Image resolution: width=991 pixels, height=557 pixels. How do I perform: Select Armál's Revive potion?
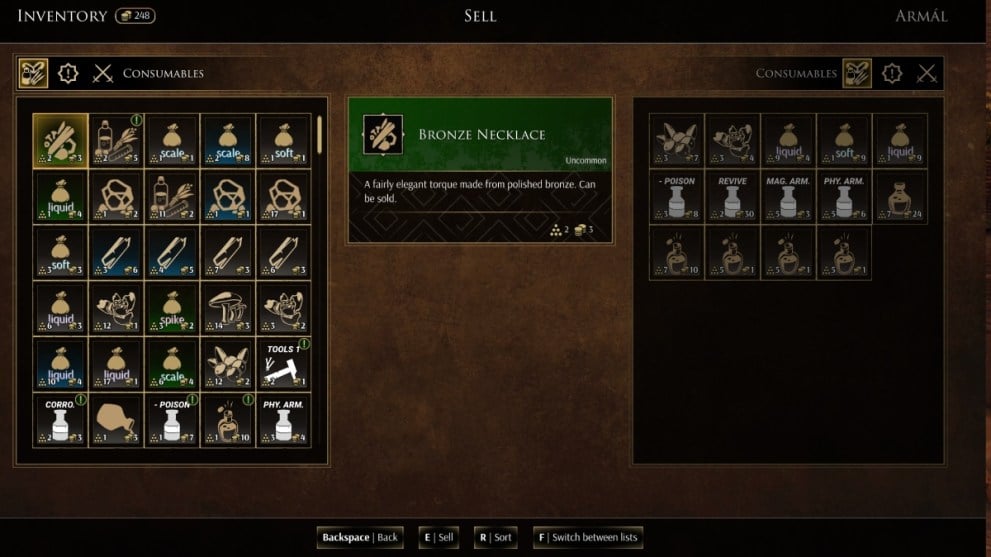pos(732,196)
